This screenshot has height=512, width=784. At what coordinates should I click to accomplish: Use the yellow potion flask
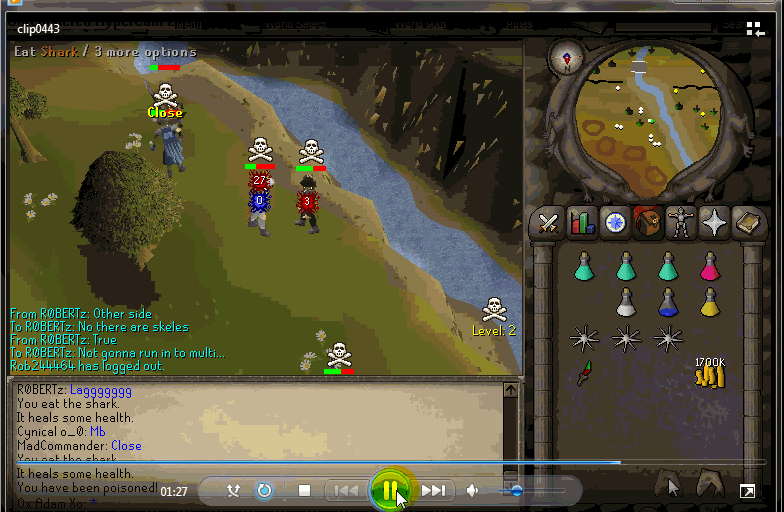point(710,303)
